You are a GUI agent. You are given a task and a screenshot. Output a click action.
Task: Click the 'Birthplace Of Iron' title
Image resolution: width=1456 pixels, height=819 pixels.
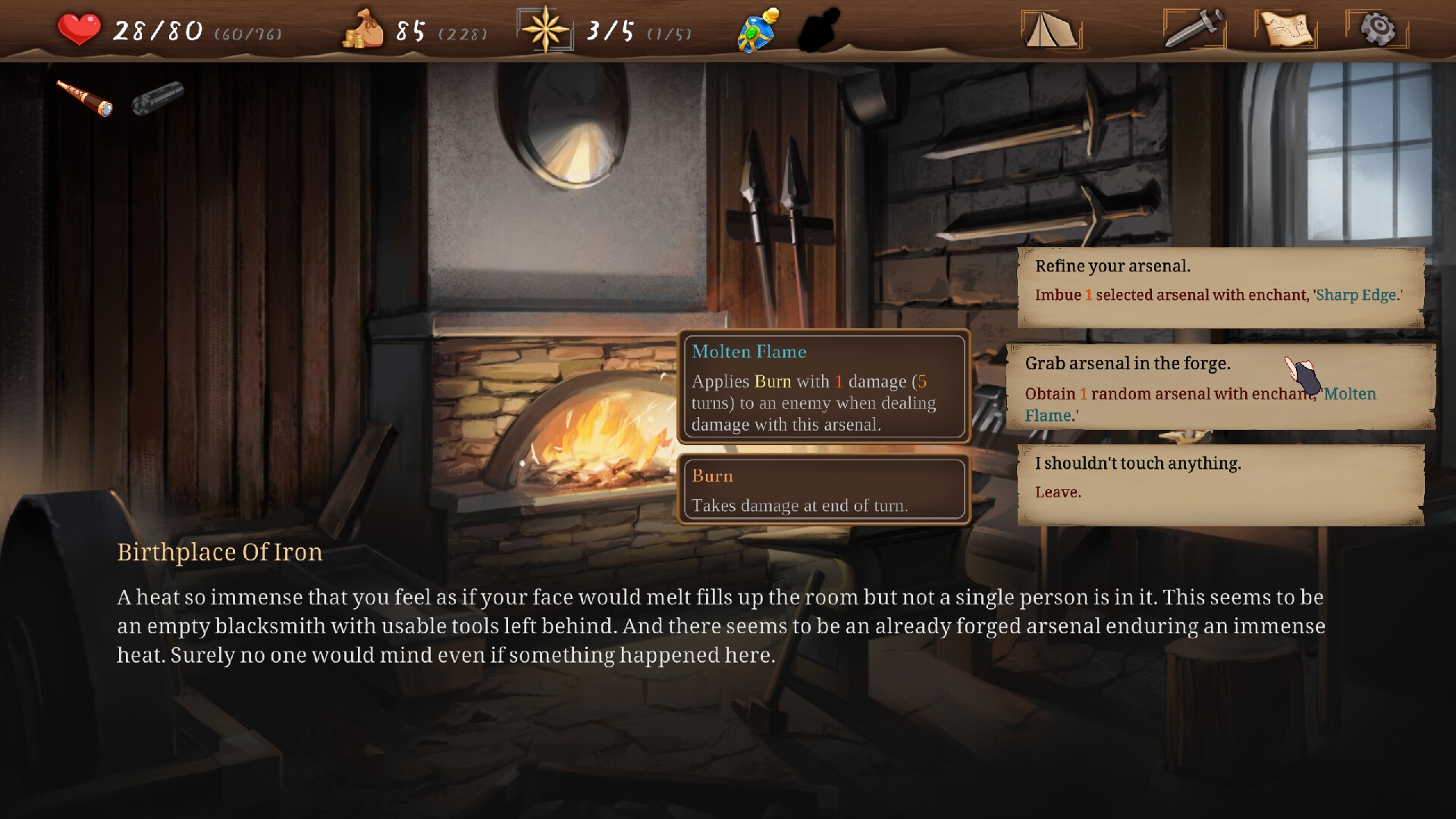click(x=220, y=552)
